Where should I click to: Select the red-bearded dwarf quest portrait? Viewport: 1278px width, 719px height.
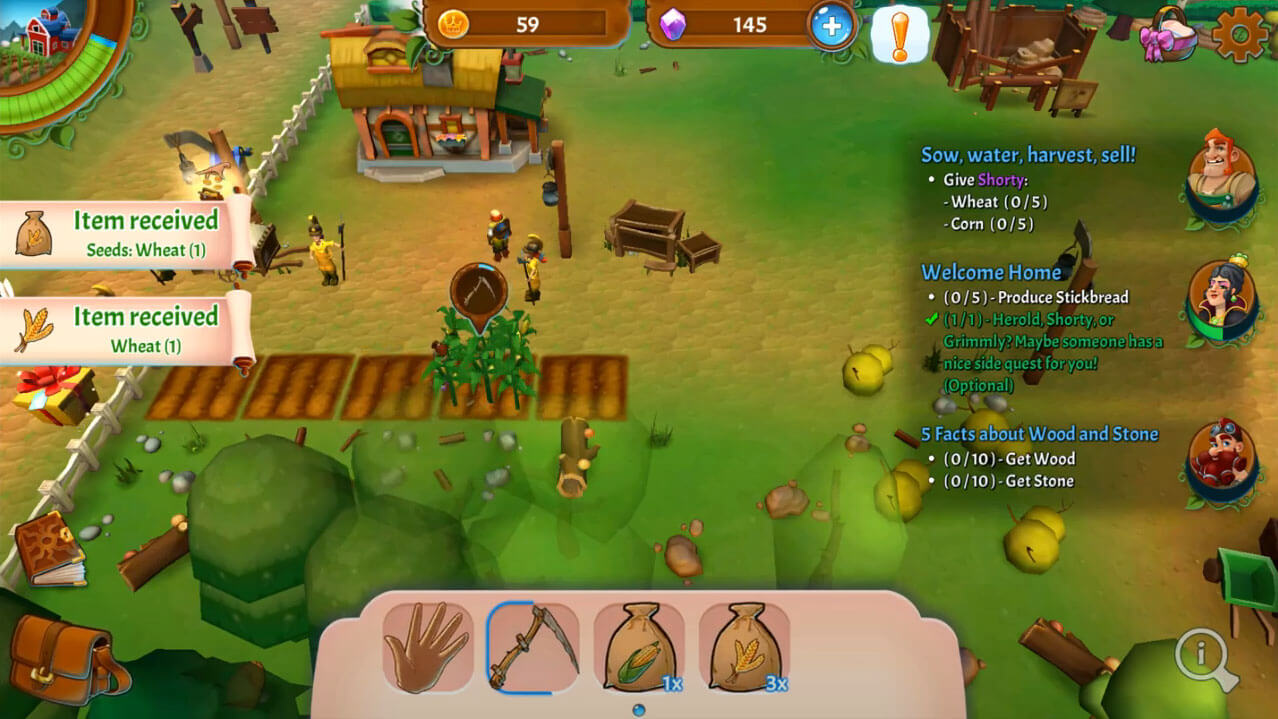click(1220, 461)
